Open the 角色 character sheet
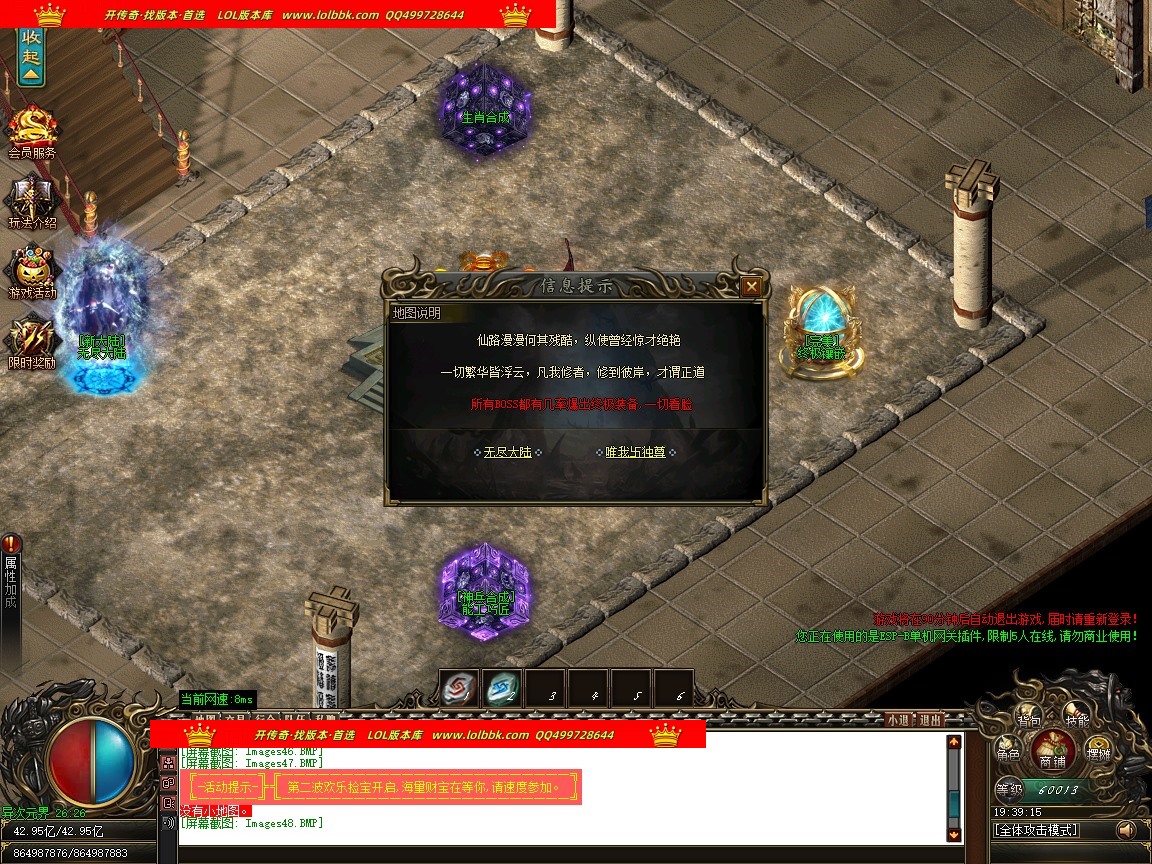The width and height of the screenshot is (1152, 864). pyautogui.click(x=1008, y=753)
